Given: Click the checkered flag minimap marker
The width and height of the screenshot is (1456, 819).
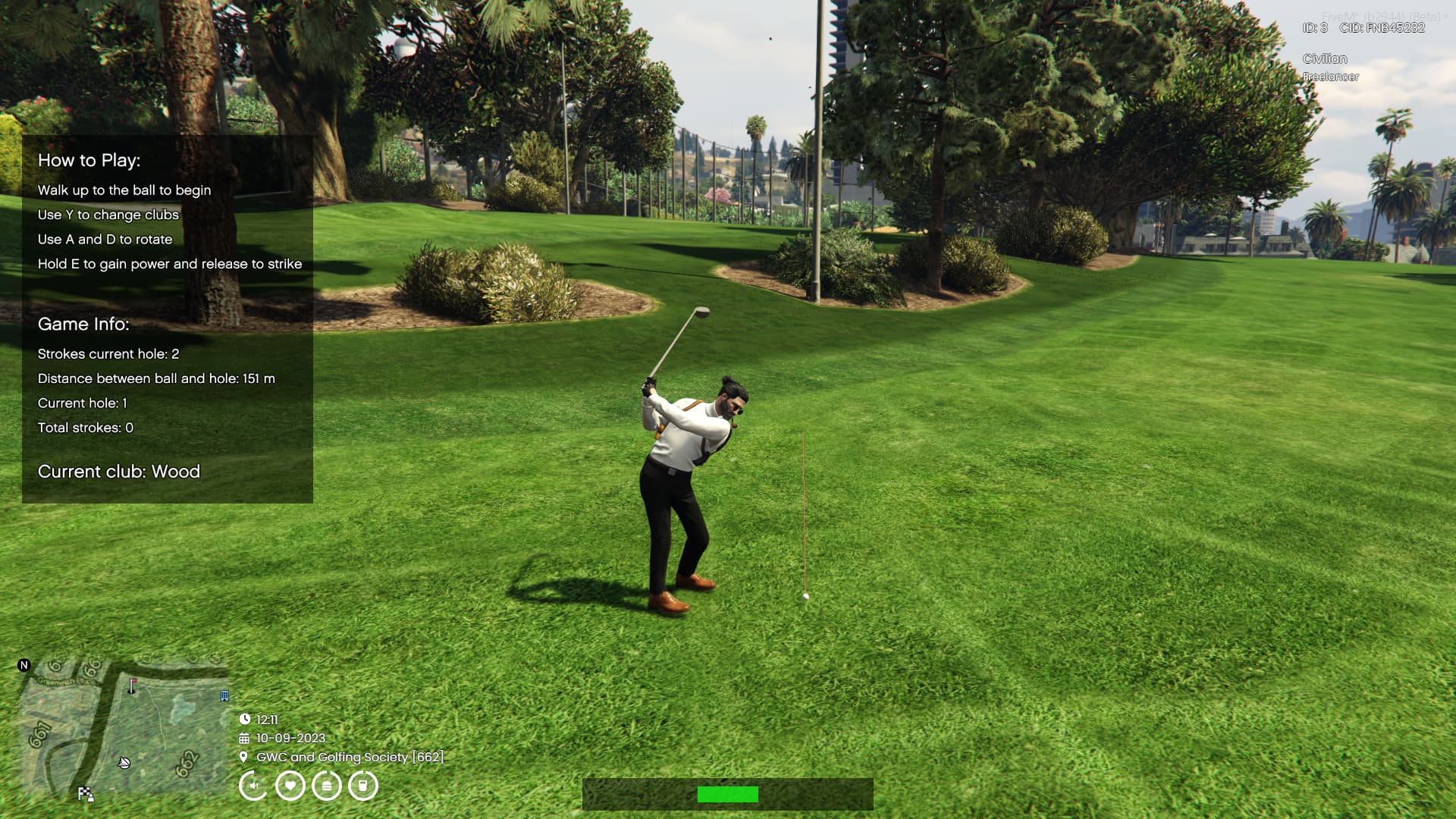Looking at the screenshot, I should (x=86, y=794).
